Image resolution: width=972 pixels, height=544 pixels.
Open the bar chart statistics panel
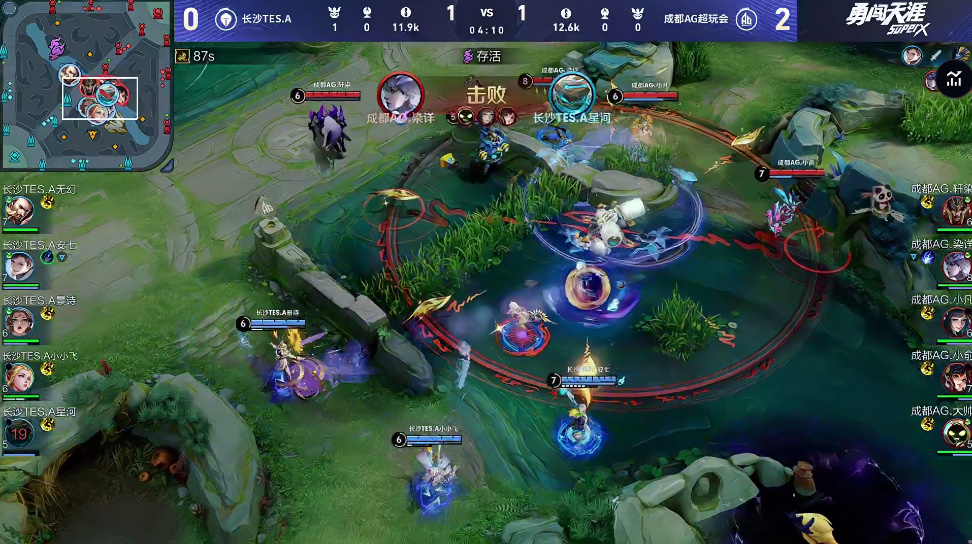point(951,80)
